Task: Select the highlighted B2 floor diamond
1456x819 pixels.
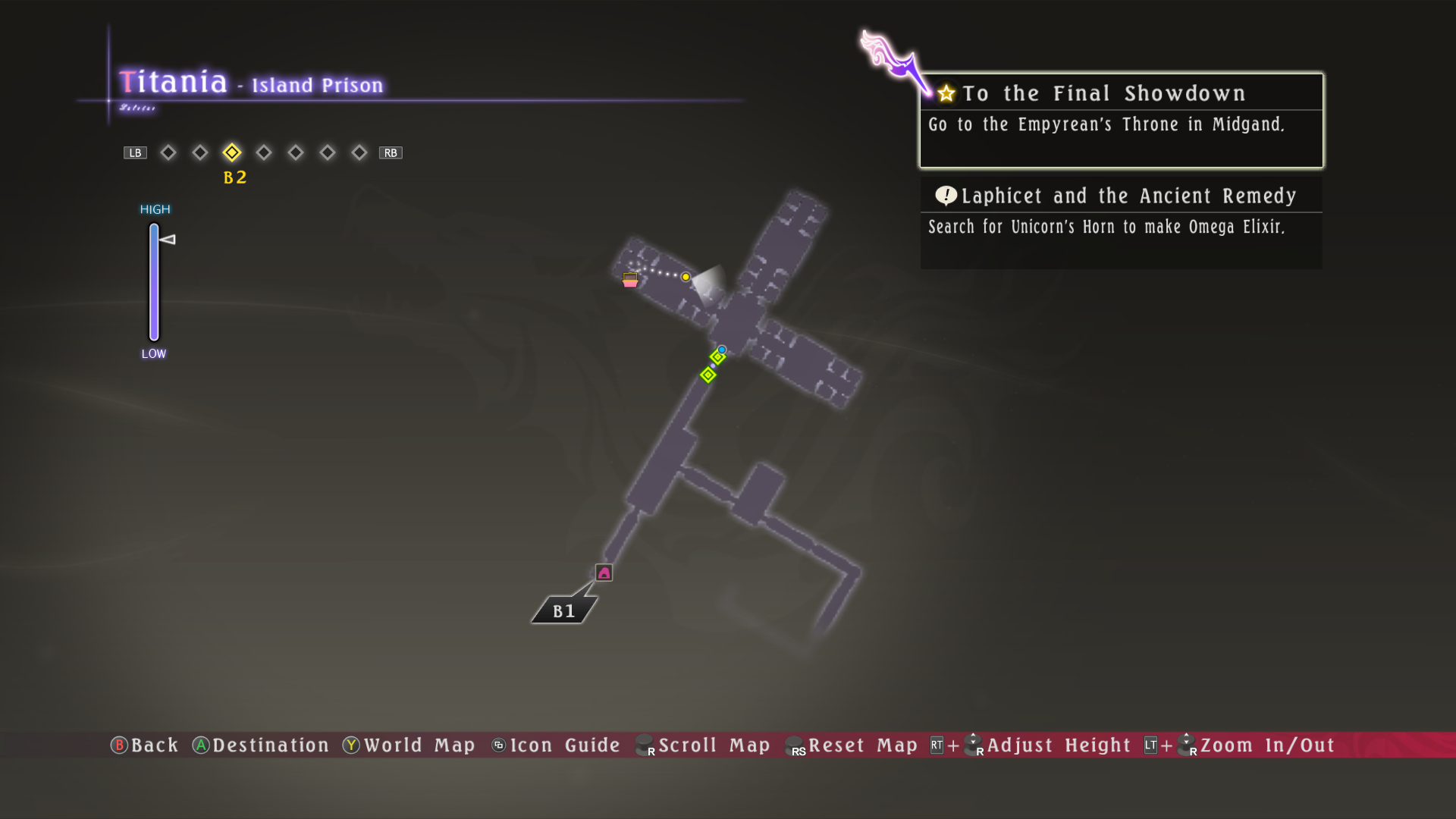Action: click(232, 153)
